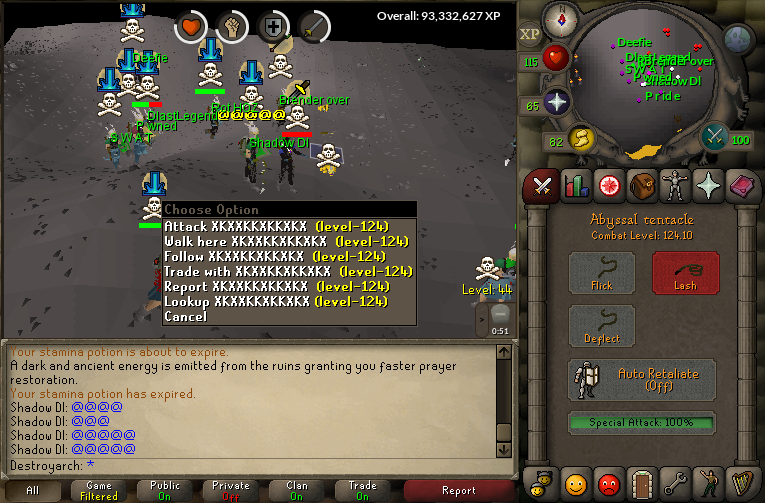Switch chat filter to Public
This screenshot has width=765, height=503.
165,490
